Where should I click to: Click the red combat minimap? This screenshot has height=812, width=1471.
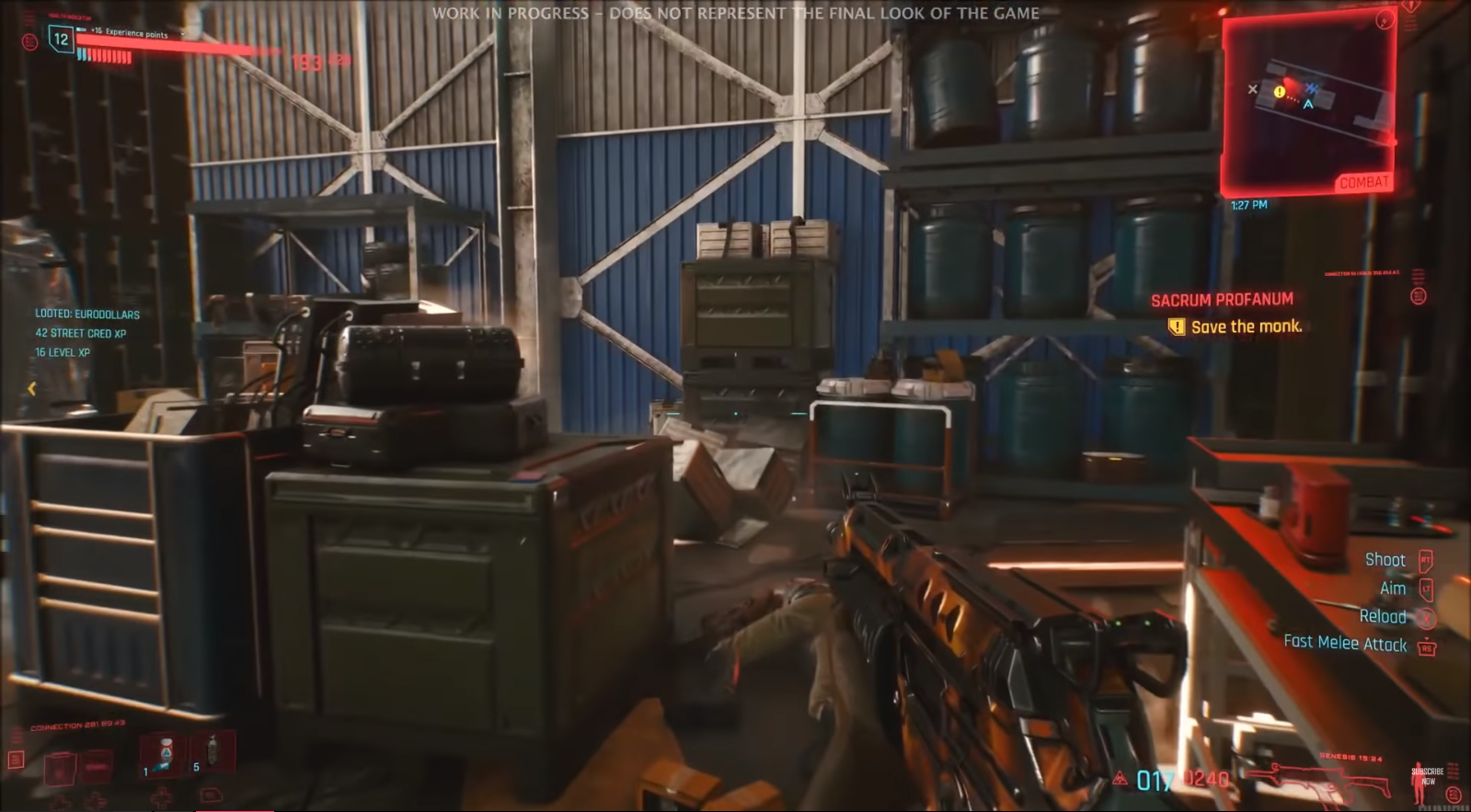coord(1308,104)
